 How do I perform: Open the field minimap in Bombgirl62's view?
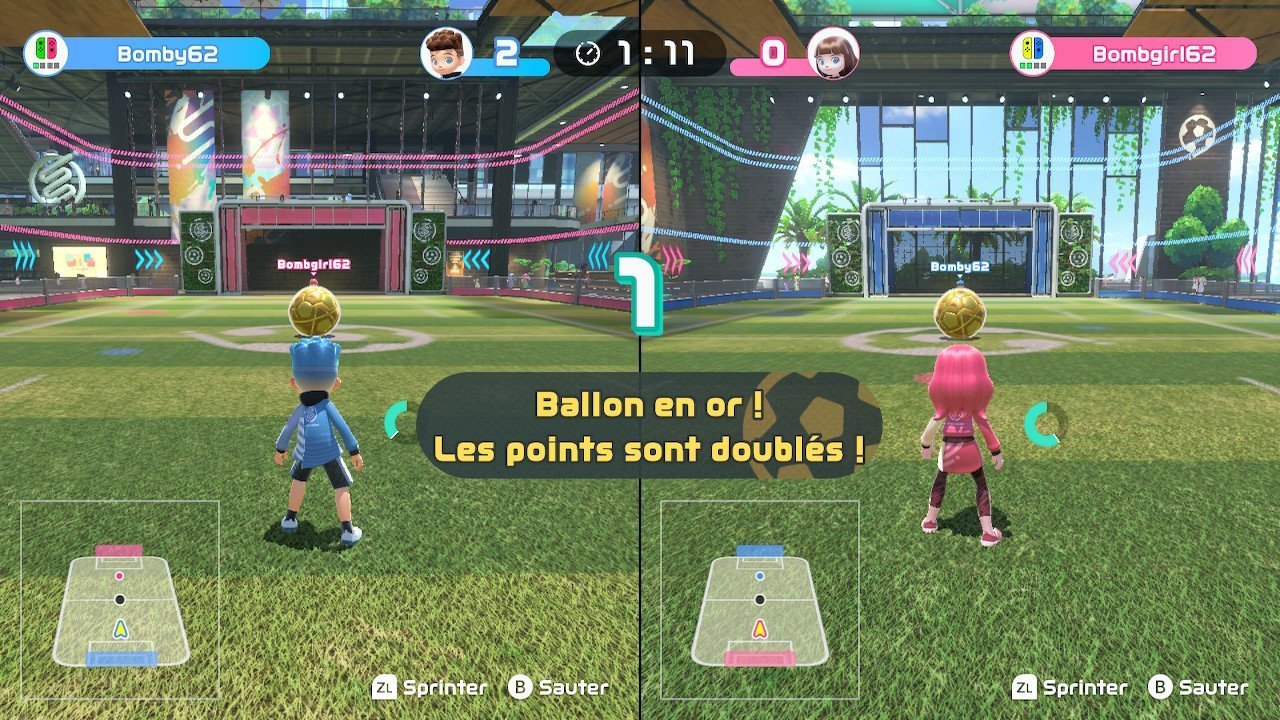[x=760, y=600]
